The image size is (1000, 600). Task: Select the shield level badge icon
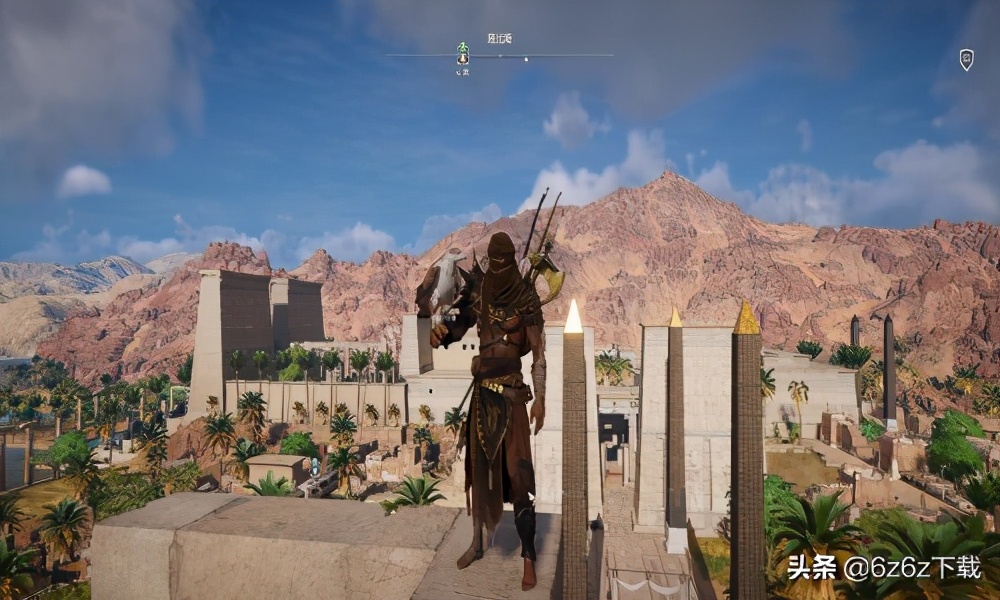pos(966,59)
